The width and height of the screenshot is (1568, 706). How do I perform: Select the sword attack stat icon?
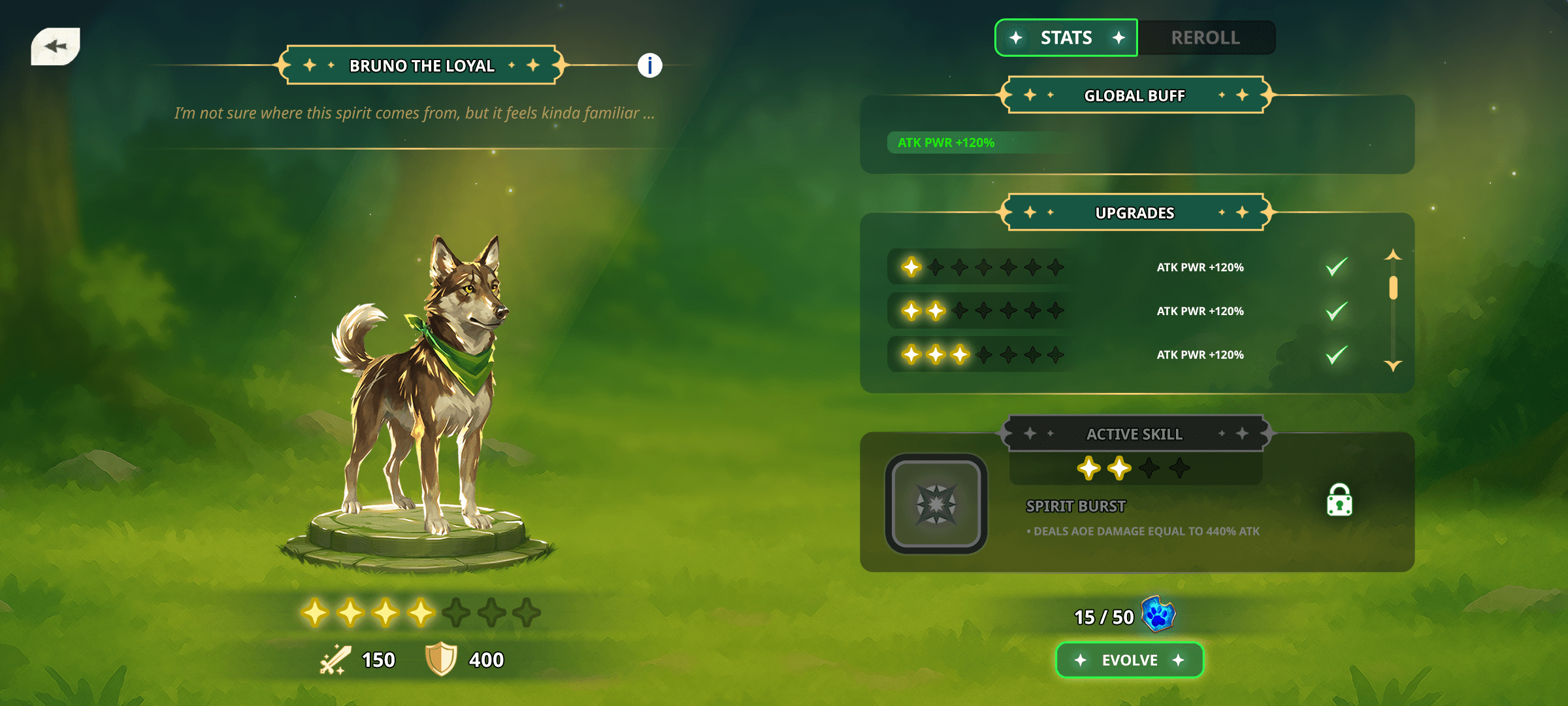tap(335, 660)
